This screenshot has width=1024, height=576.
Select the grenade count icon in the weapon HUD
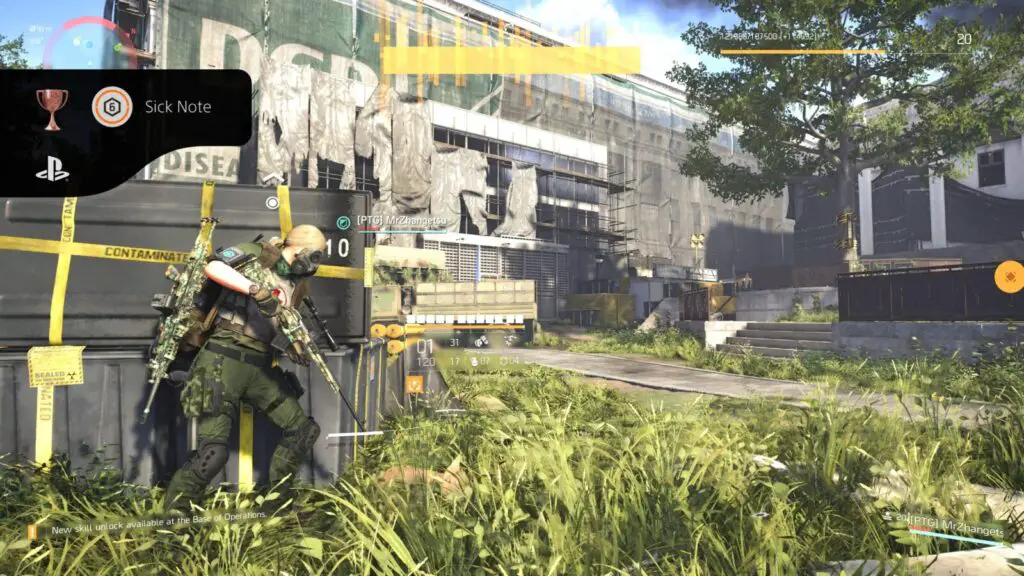click(x=474, y=360)
